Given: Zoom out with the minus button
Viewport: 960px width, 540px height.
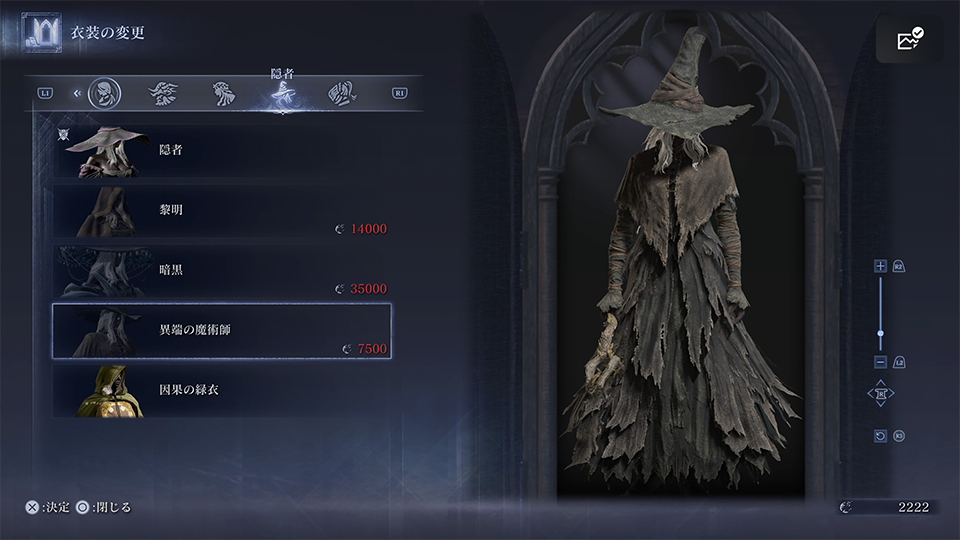Looking at the screenshot, I should pos(880,361).
